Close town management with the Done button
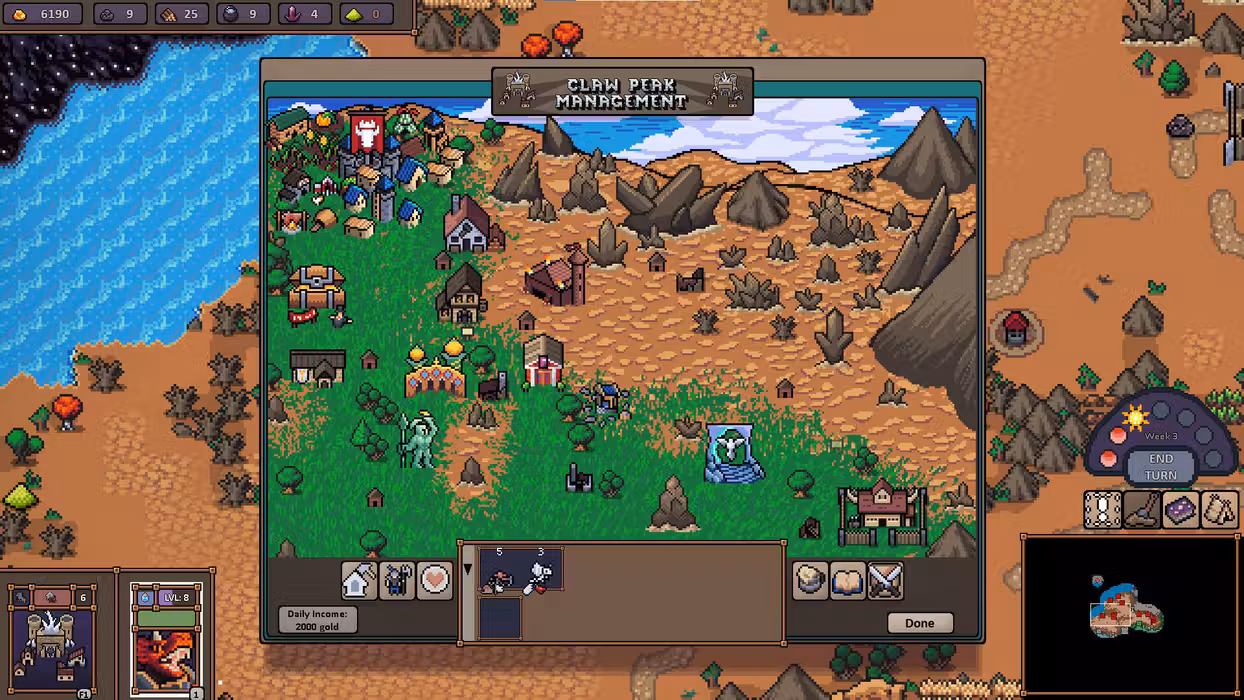The width and height of the screenshot is (1244, 700). point(919,623)
